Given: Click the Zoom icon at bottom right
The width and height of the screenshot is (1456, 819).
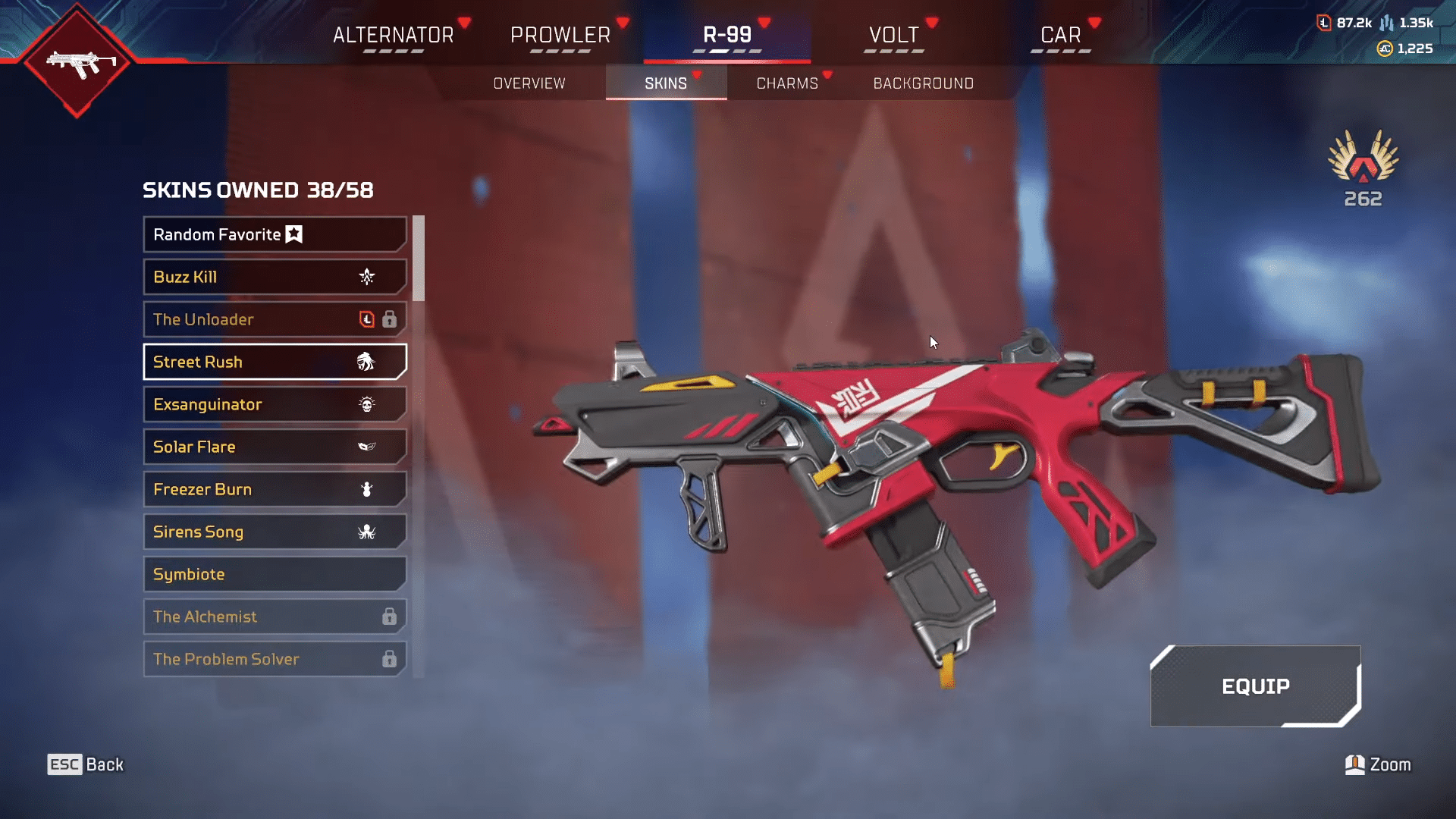Looking at the screenshot, I should coord(1354,764).
